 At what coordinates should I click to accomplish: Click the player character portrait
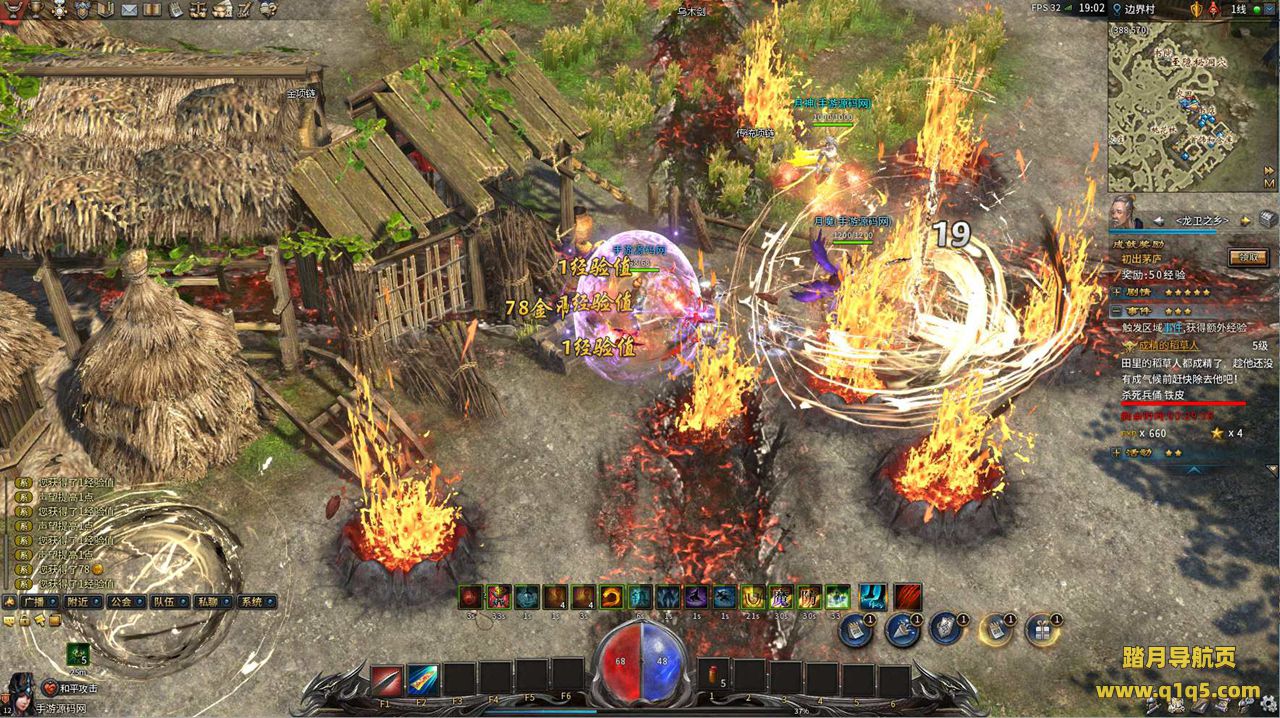point(21,689)
